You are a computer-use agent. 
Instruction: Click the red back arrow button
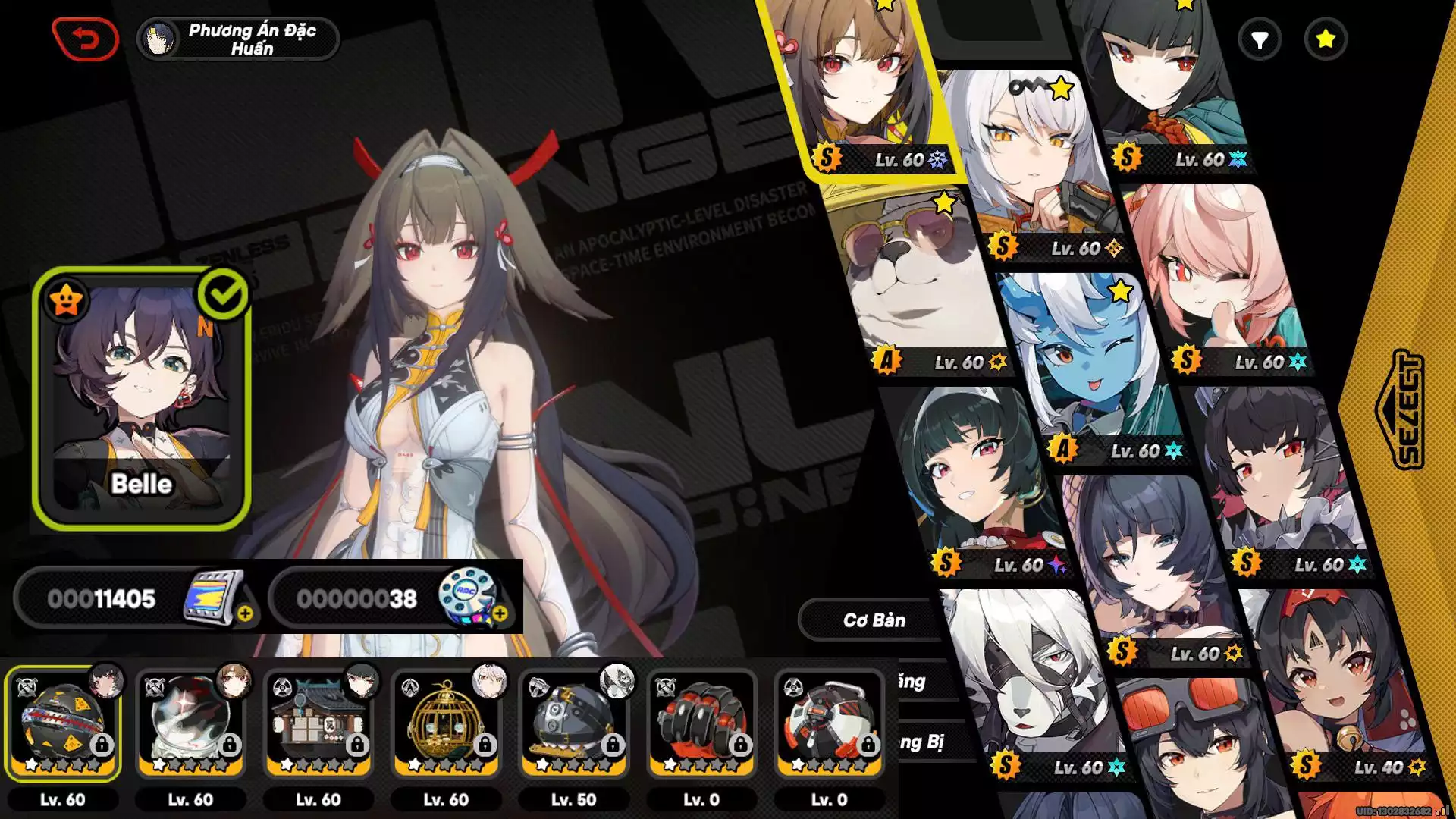click(x=85, y=39)
